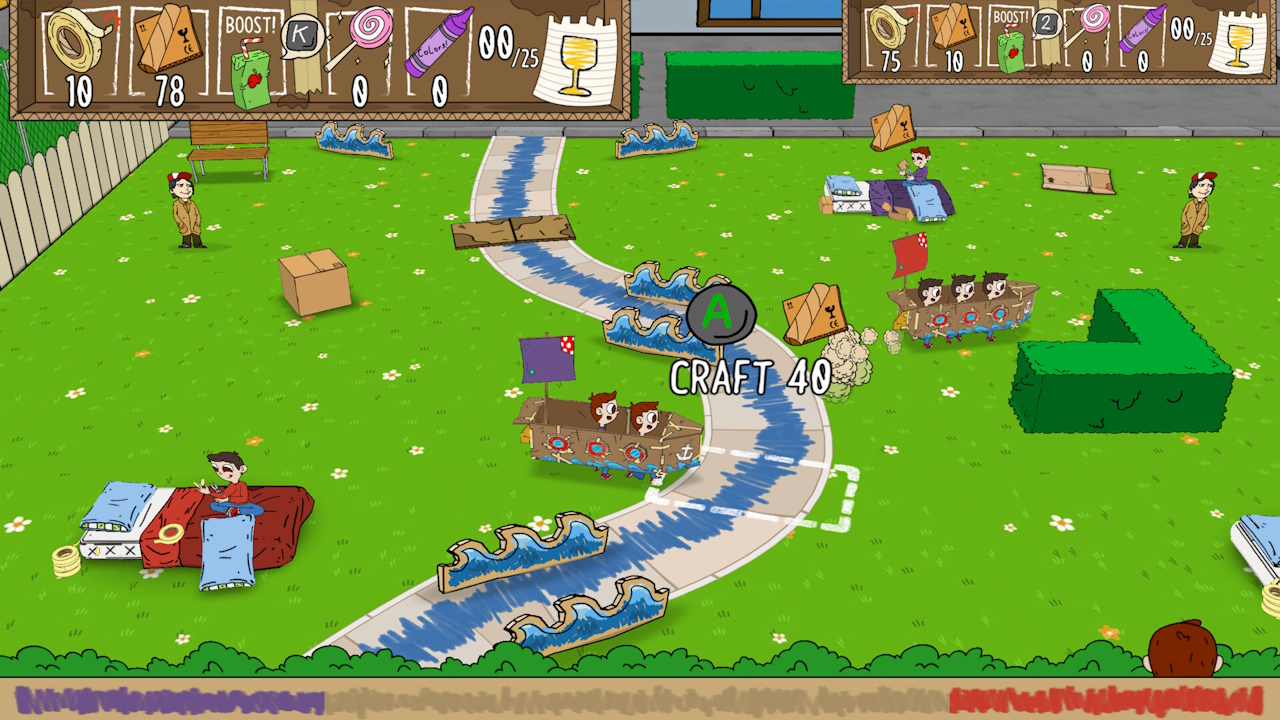Click the right scoreboard trophy cup beside 00/25

(1238, 45)
